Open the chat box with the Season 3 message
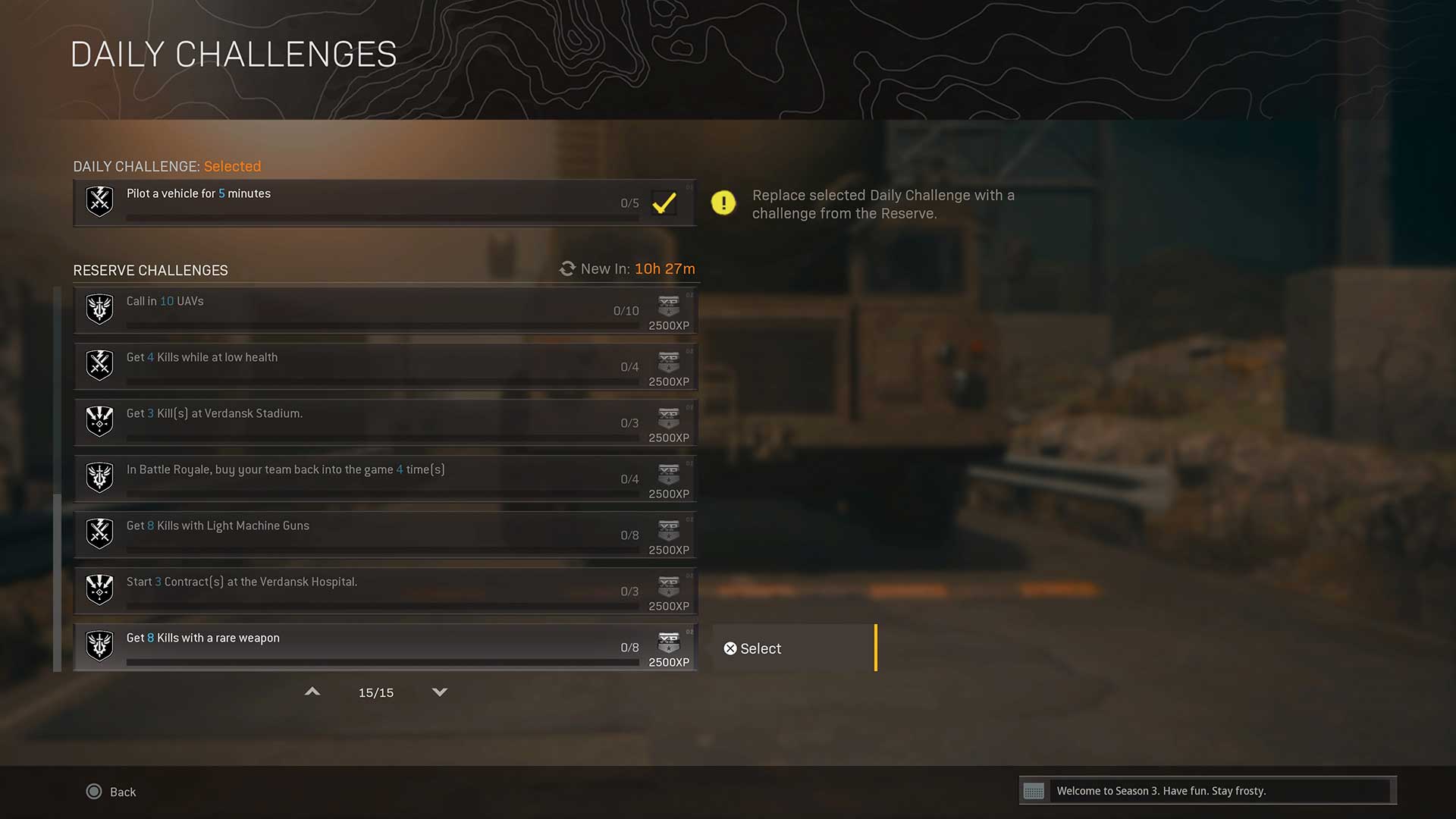The height and width of the screenshot is (819, 1456). click(1207, 791)
